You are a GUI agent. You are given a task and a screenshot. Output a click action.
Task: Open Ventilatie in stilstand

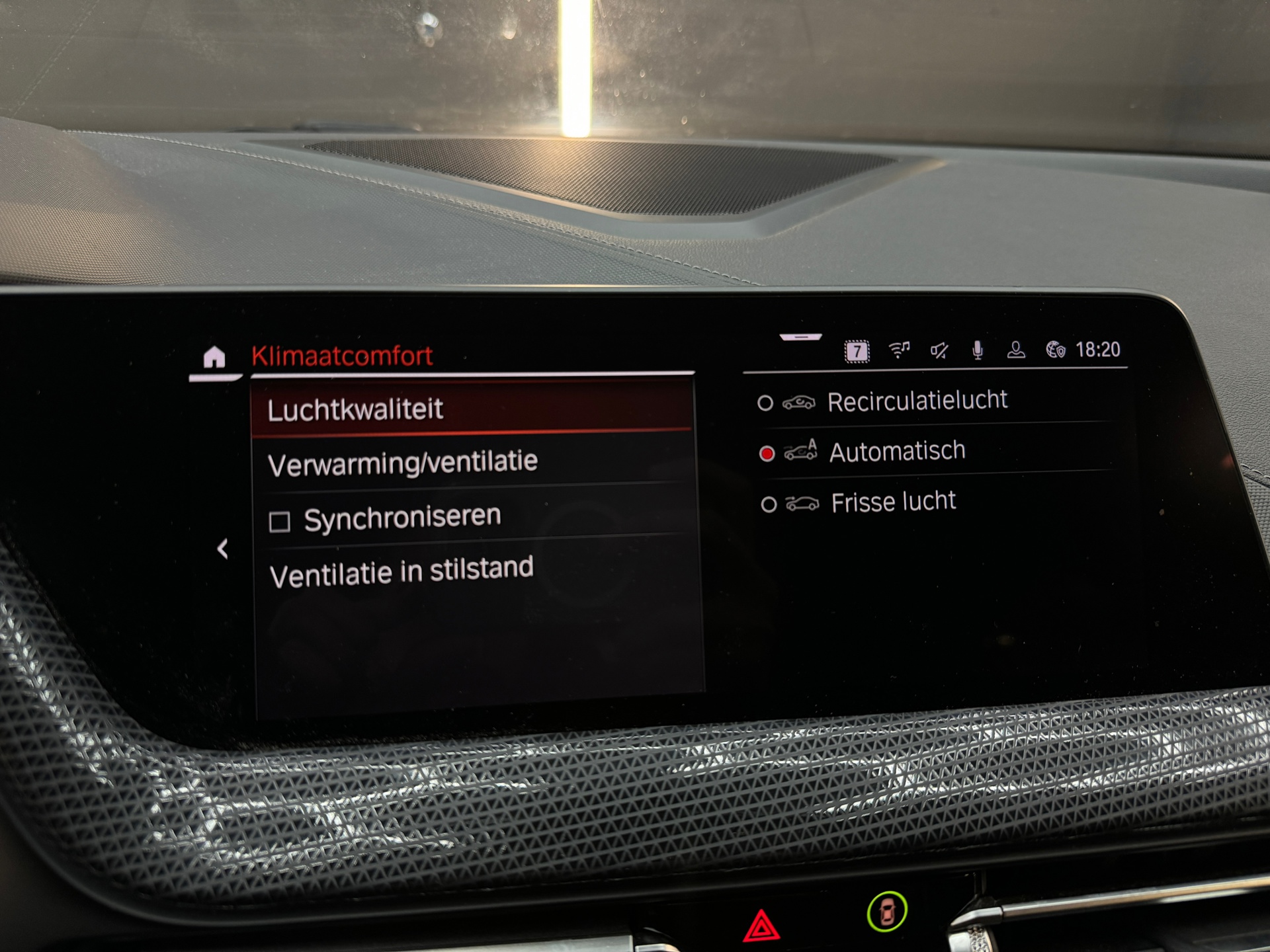click(x=471, y=572)
